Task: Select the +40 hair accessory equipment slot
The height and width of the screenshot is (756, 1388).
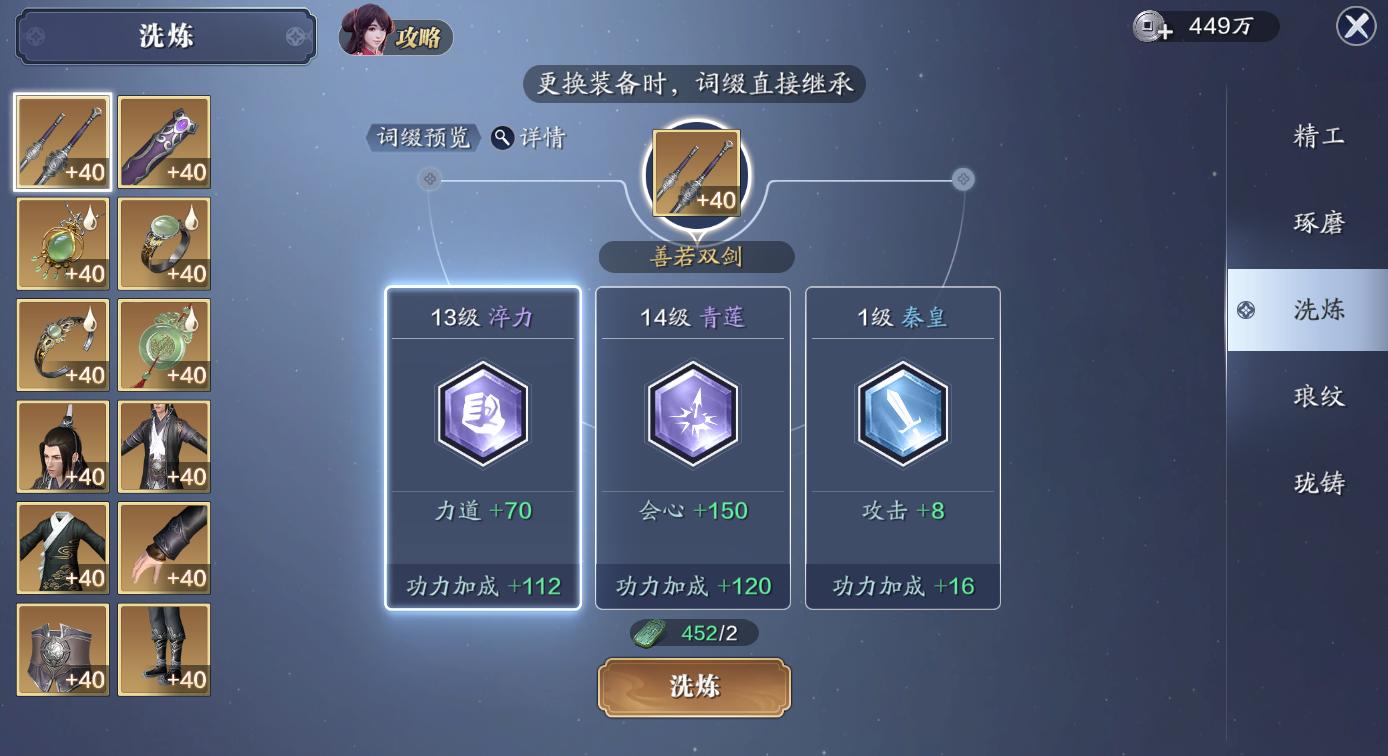Action: pos(62,446)
